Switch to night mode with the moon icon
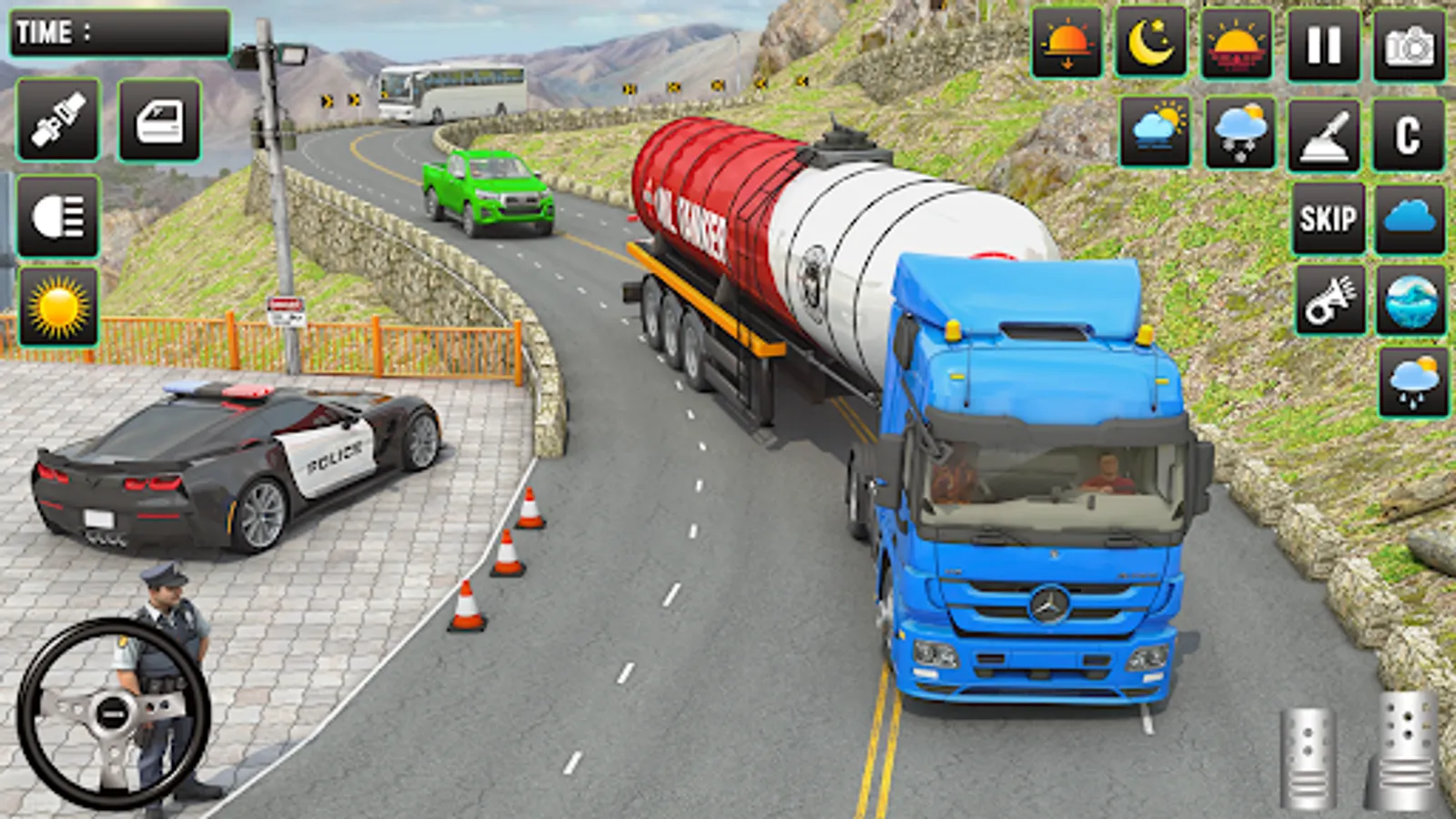 tap(1150, 41)
